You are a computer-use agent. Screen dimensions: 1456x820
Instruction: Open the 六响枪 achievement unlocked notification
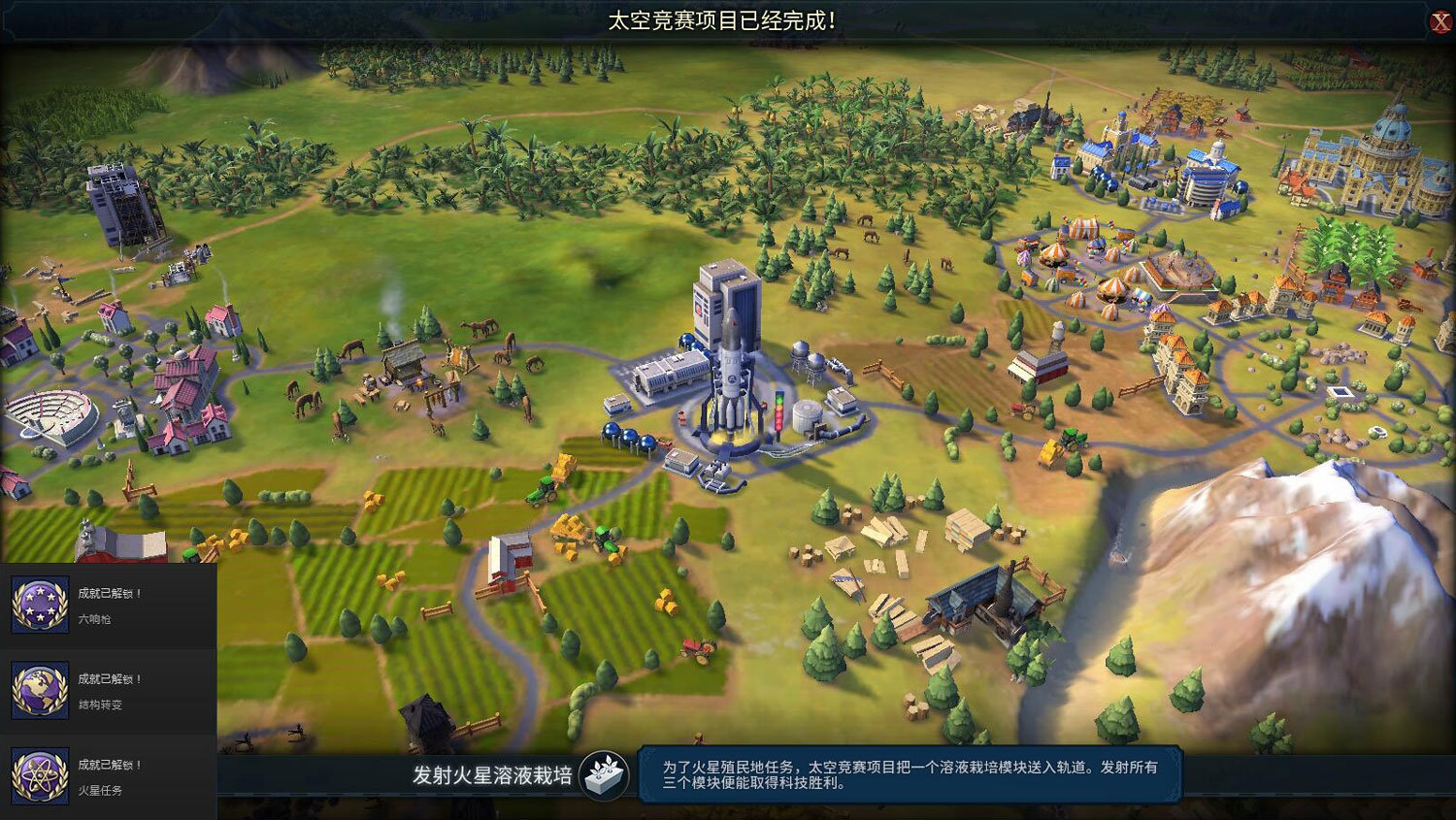(108, 605)
